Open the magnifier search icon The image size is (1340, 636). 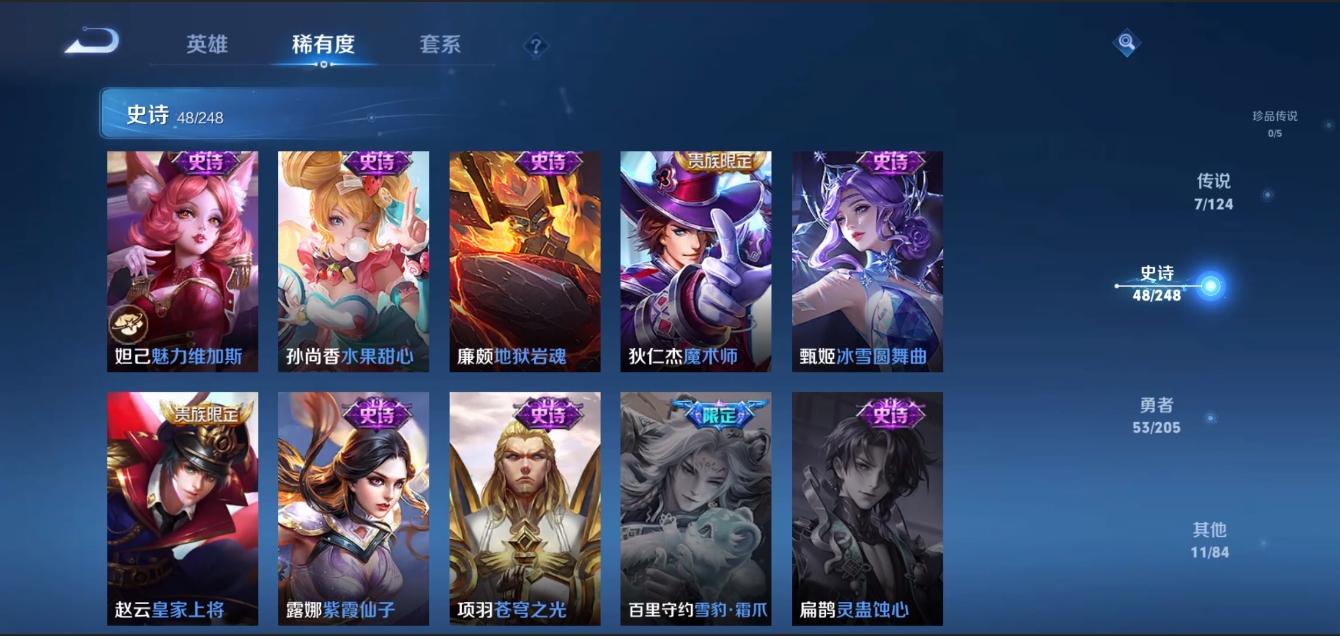click(1127, 42)
